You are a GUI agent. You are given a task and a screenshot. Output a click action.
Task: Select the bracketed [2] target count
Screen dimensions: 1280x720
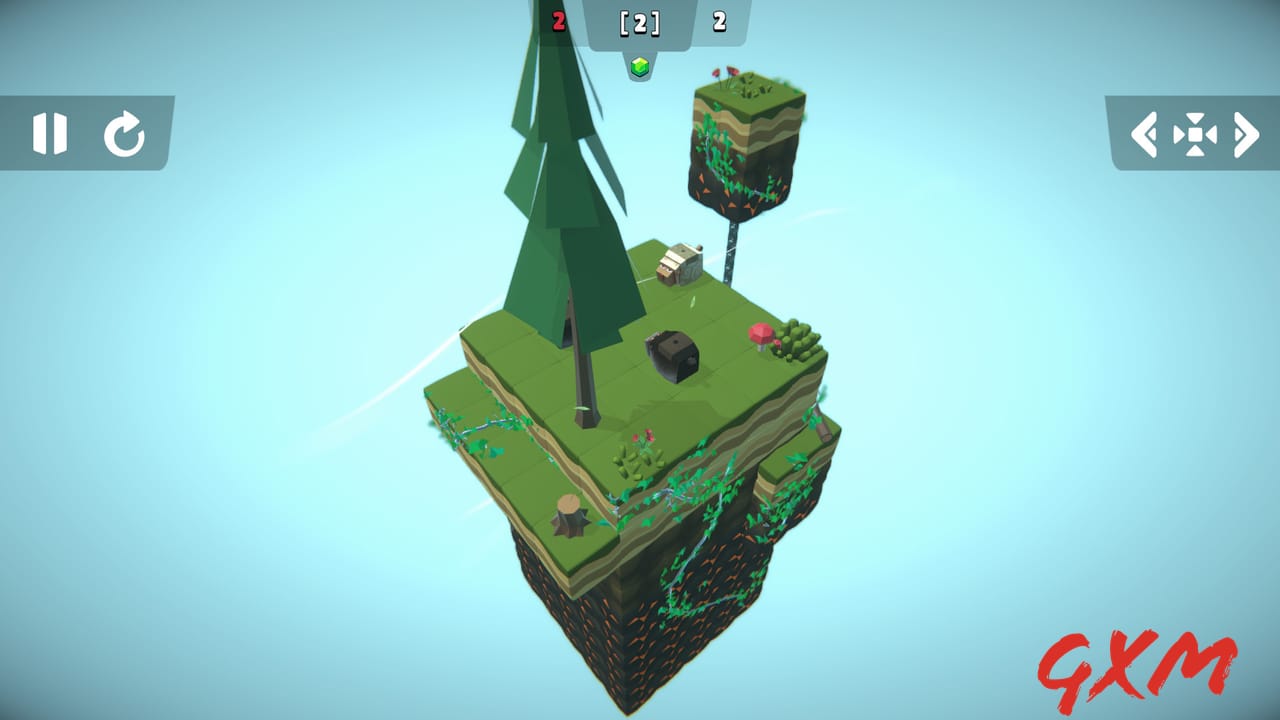tap(639, 22)
